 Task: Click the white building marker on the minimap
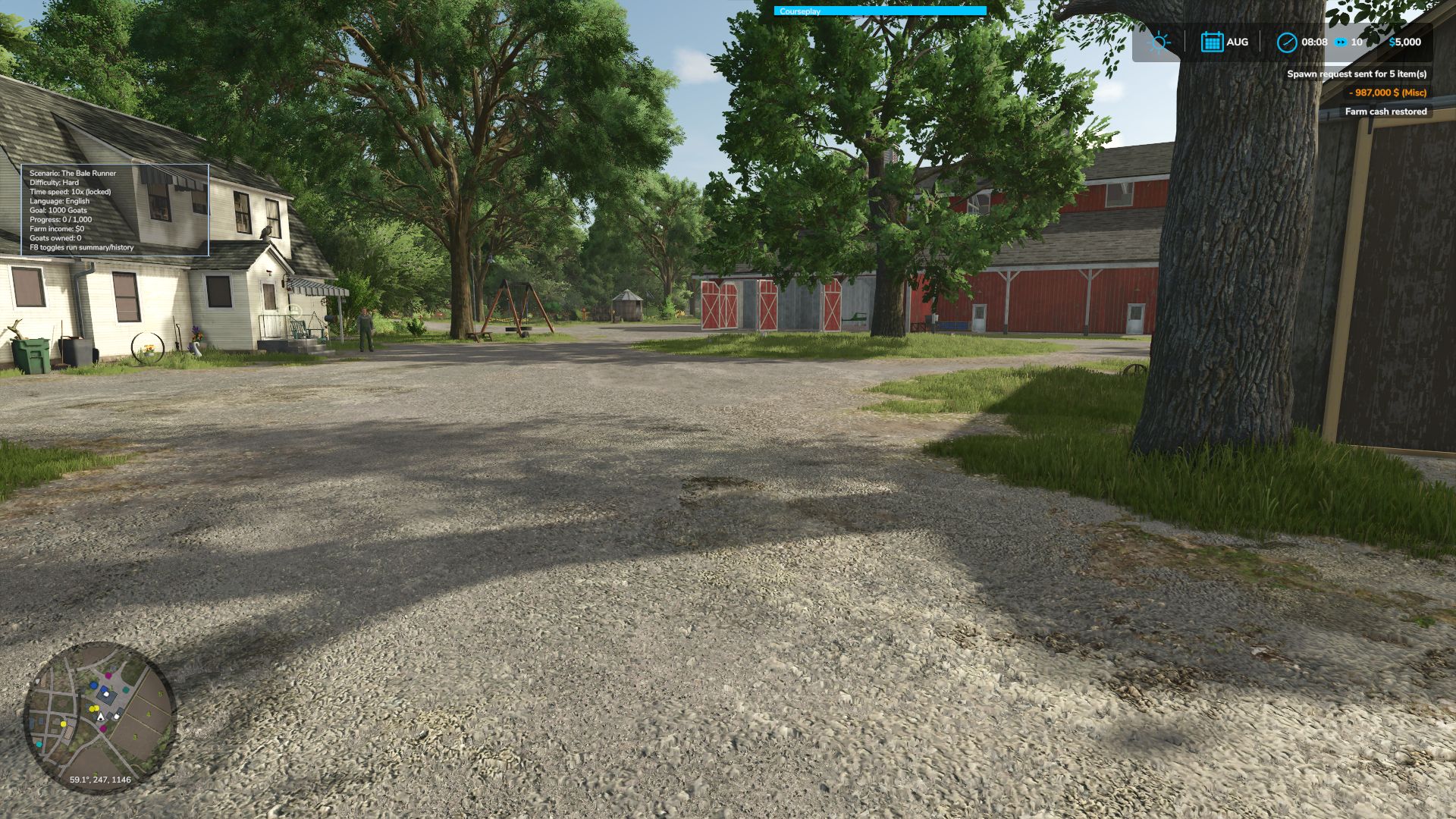point(106,695)
